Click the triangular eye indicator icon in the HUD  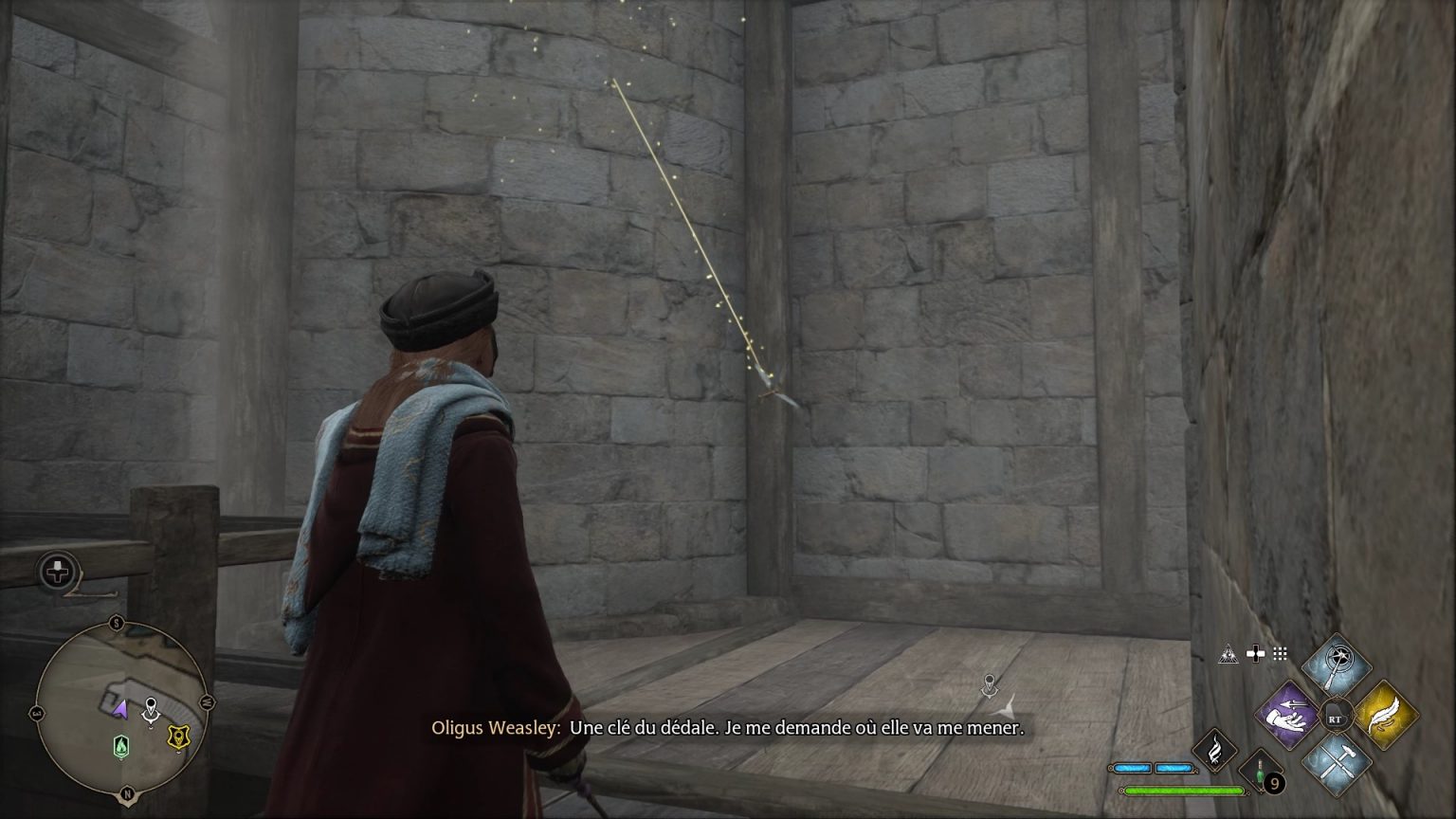(x=1228, y=655)
